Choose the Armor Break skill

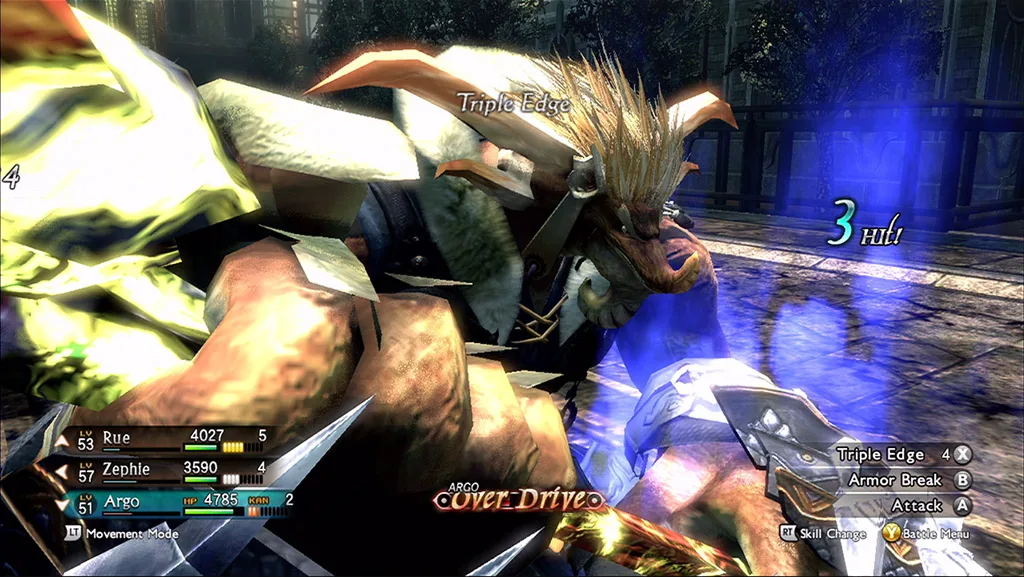[895, 480]
